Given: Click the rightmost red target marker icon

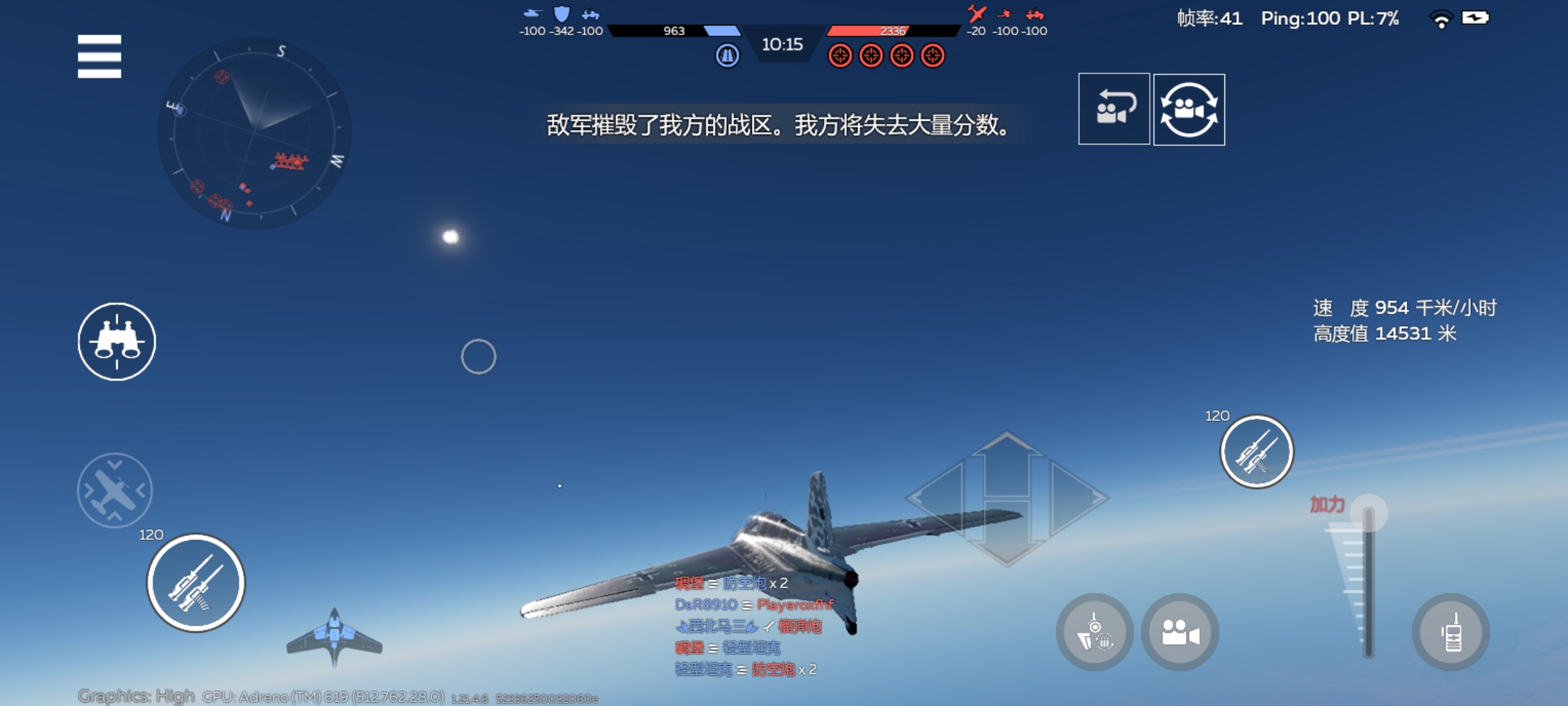Looking at the screenshot, I should (930, 56).
